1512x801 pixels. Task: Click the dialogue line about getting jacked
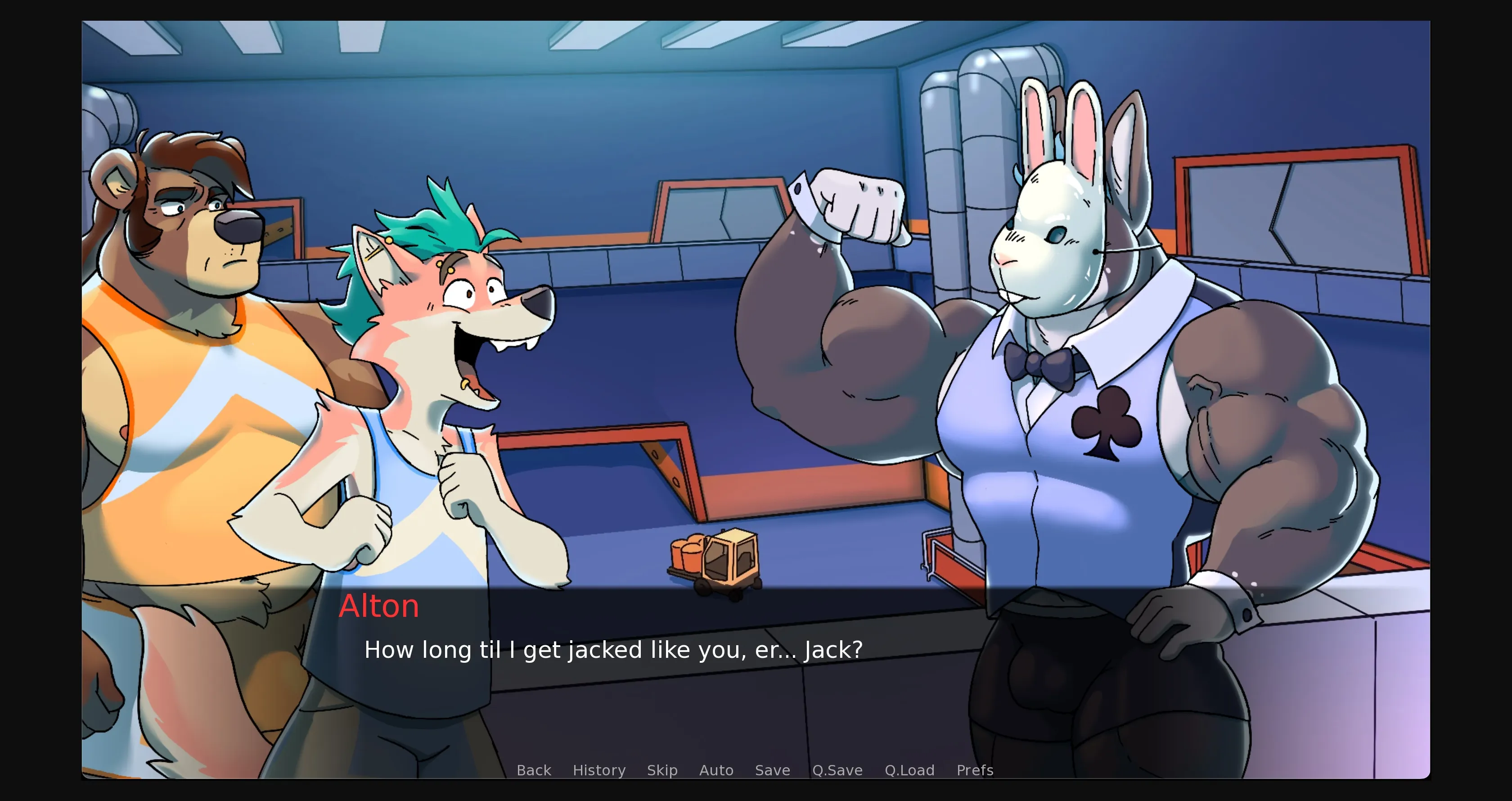pos(613,650)
